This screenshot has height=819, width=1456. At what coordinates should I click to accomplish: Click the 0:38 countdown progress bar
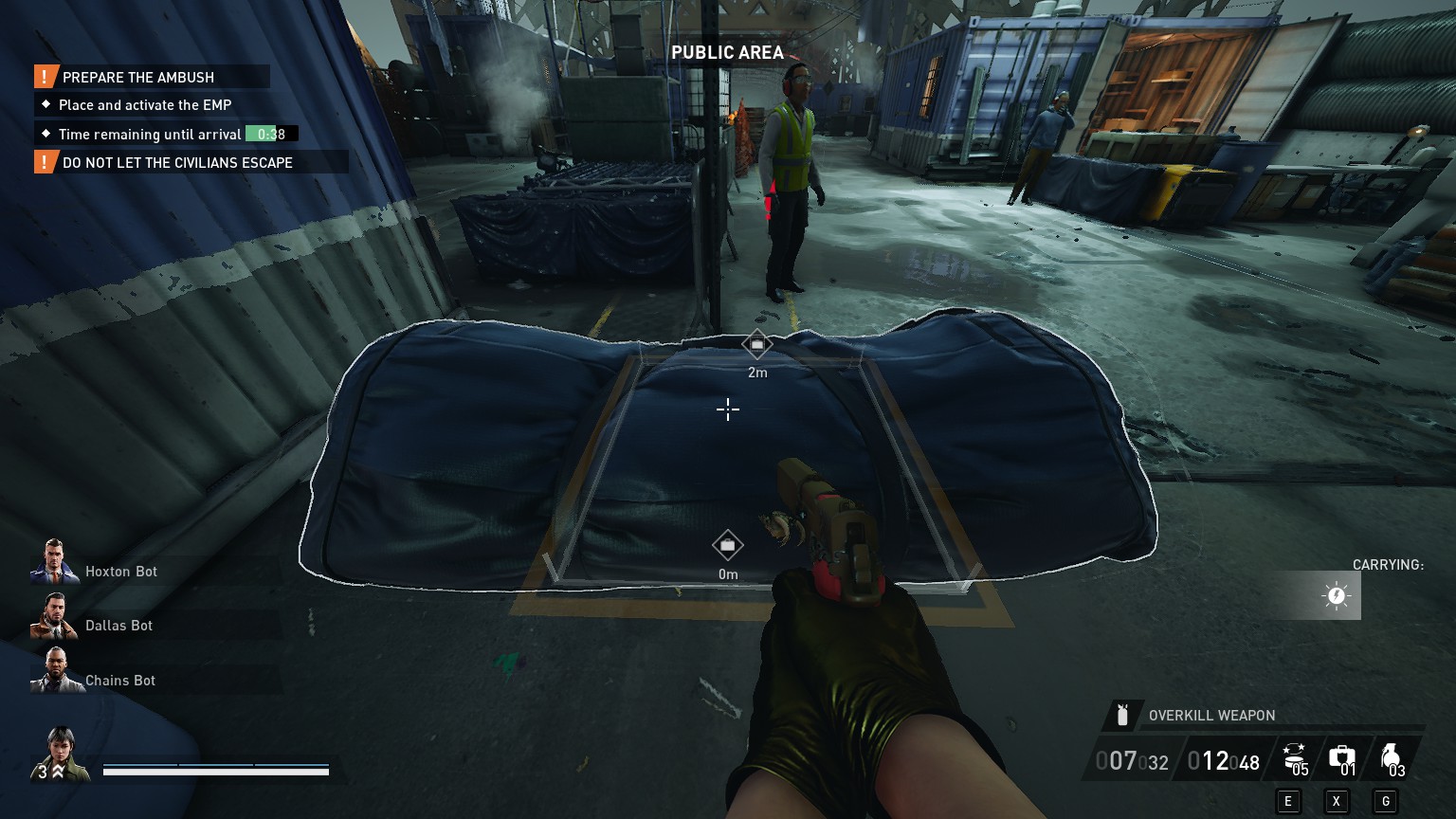[270, 134]
